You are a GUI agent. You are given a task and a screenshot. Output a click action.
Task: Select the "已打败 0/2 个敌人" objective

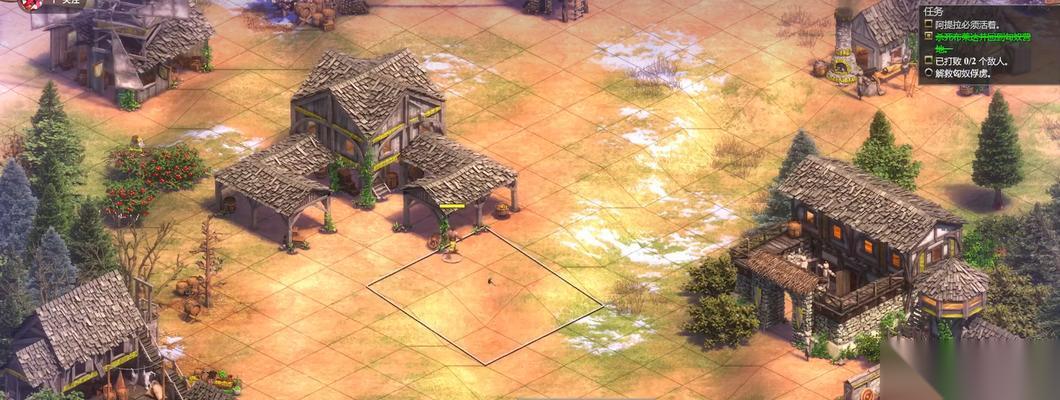tap(971, 60)
